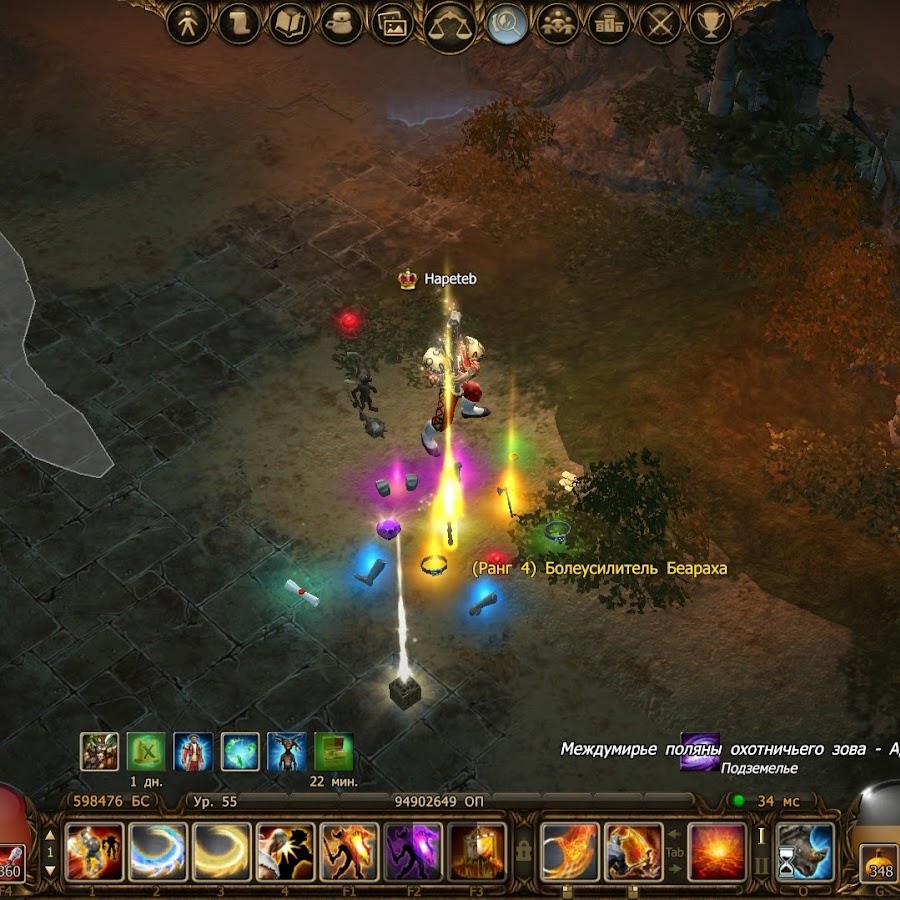Screen dimensions: 900x900
Task: Open the inventory bag icon
Action: (343, 22)
